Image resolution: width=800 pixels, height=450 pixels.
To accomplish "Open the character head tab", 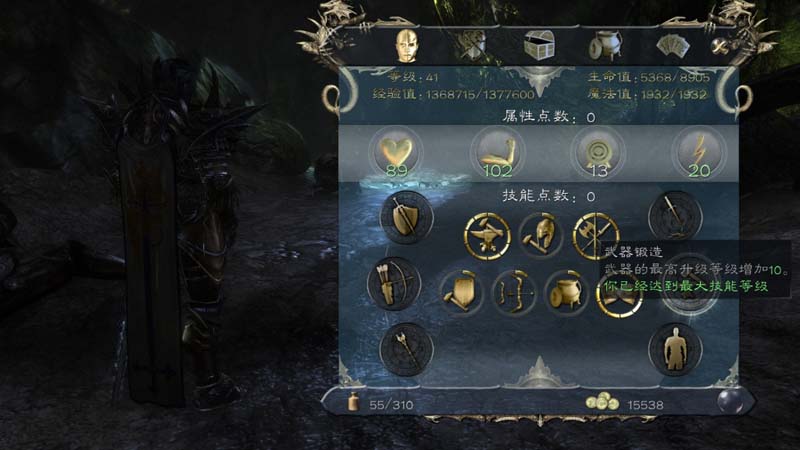I will pyautogui.click(x=407, y=44).
